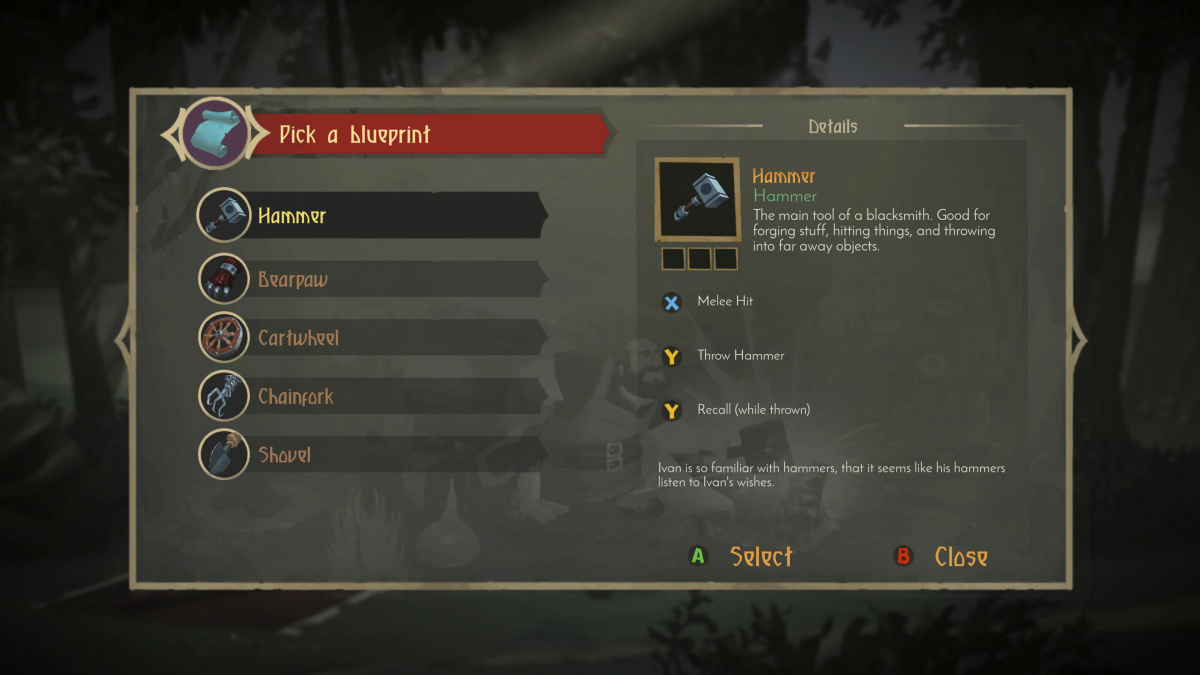
Task: Click the left panel arrow
Action: (124, 340)
